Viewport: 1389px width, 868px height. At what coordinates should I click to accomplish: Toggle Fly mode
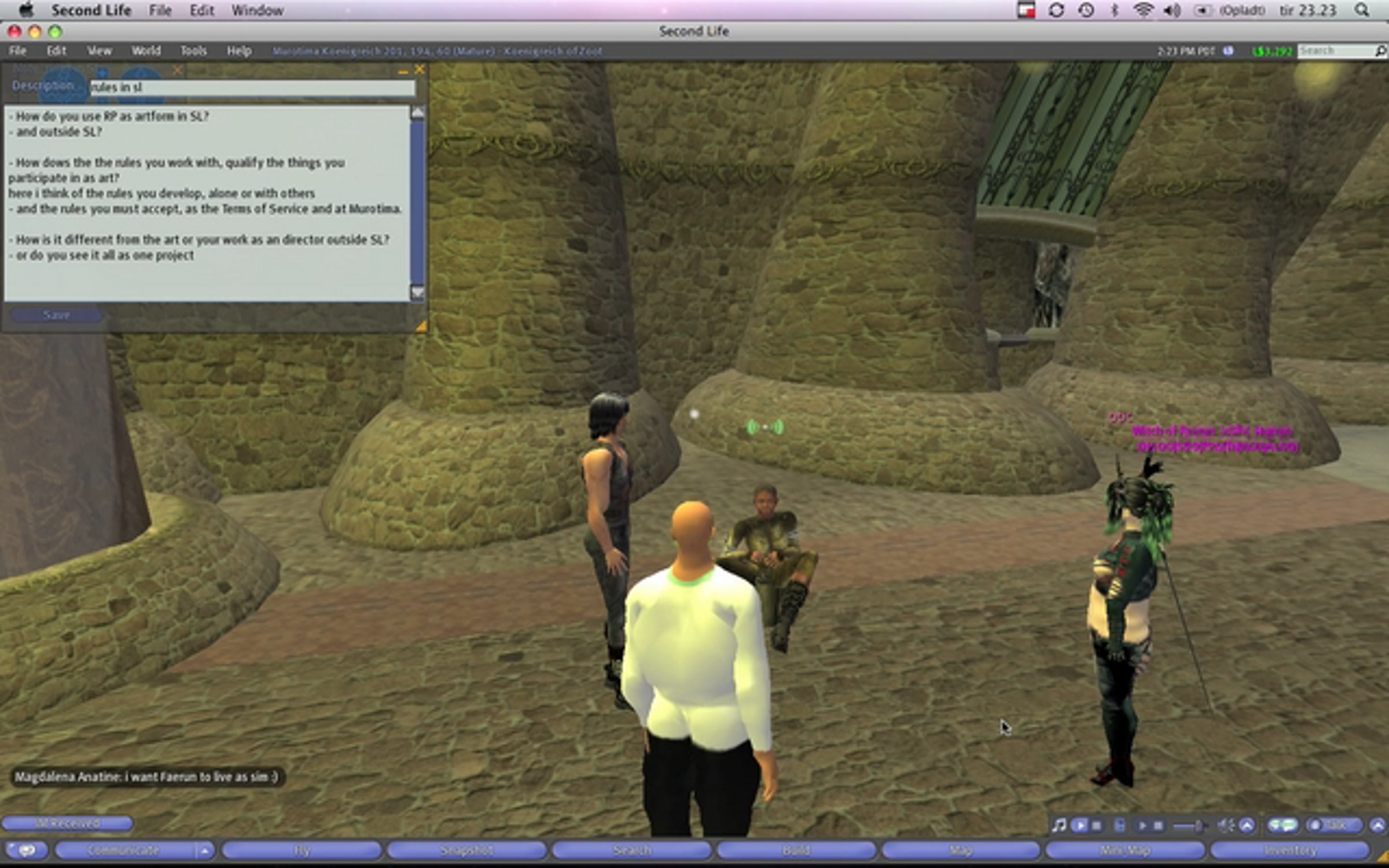tap(301, 850)
